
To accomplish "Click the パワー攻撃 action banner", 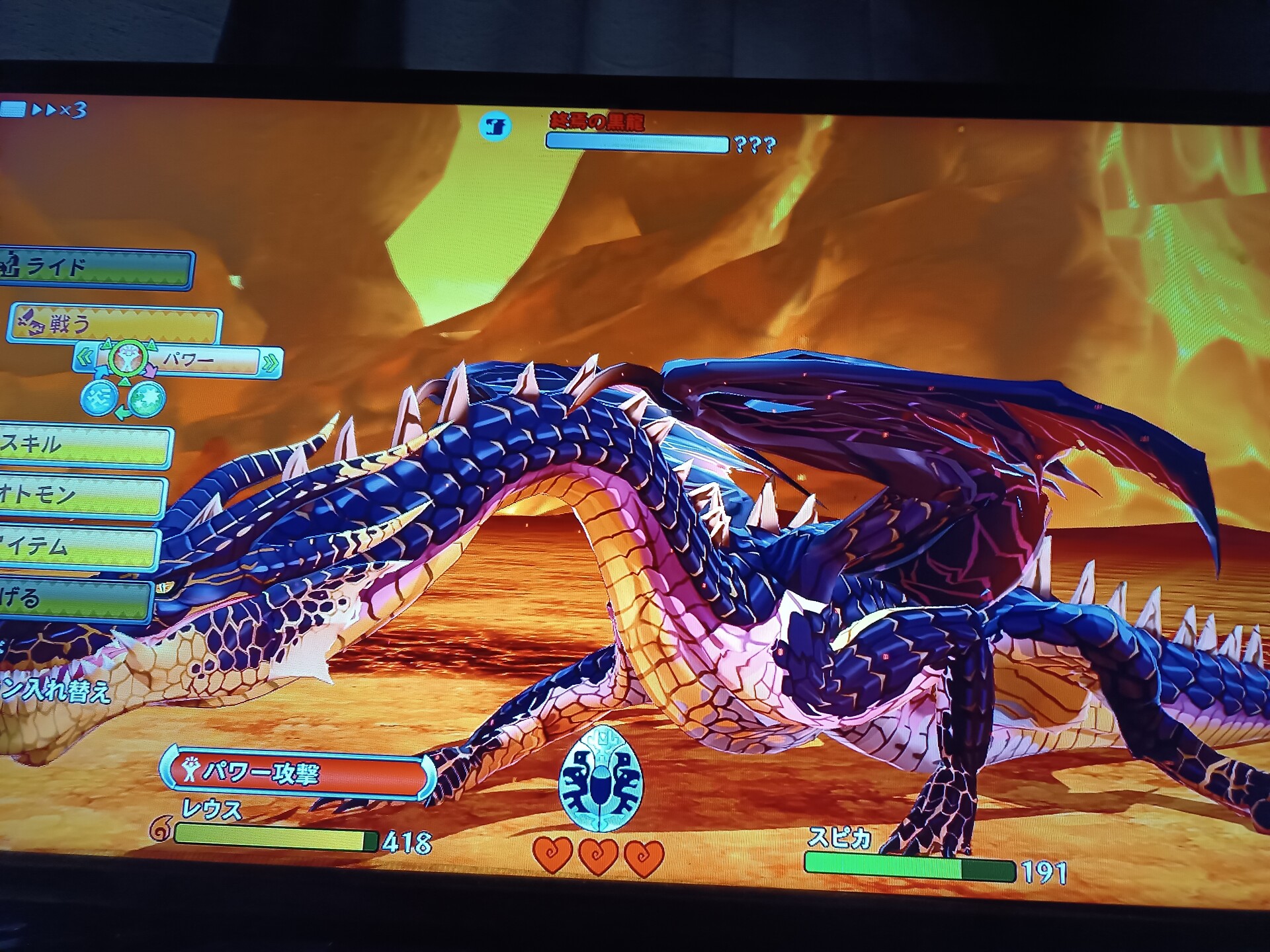I will click(298, 773).
